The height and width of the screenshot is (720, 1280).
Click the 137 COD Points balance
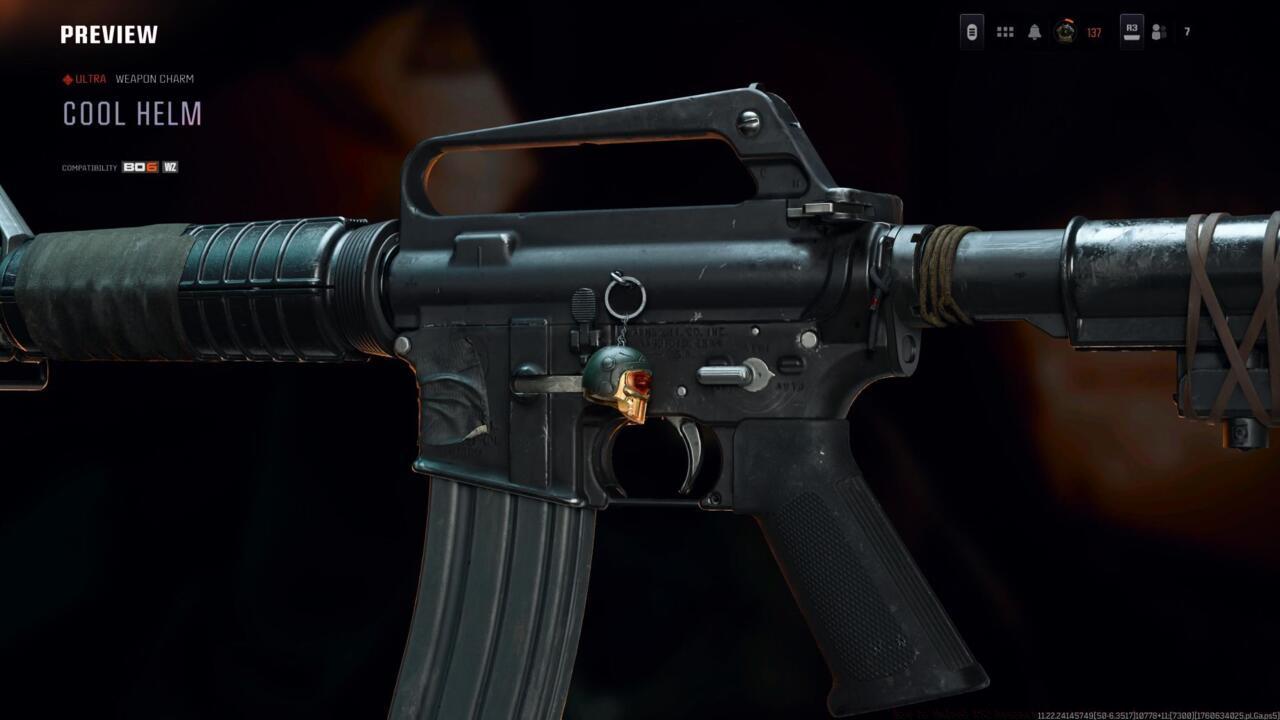coord(1092,33)
